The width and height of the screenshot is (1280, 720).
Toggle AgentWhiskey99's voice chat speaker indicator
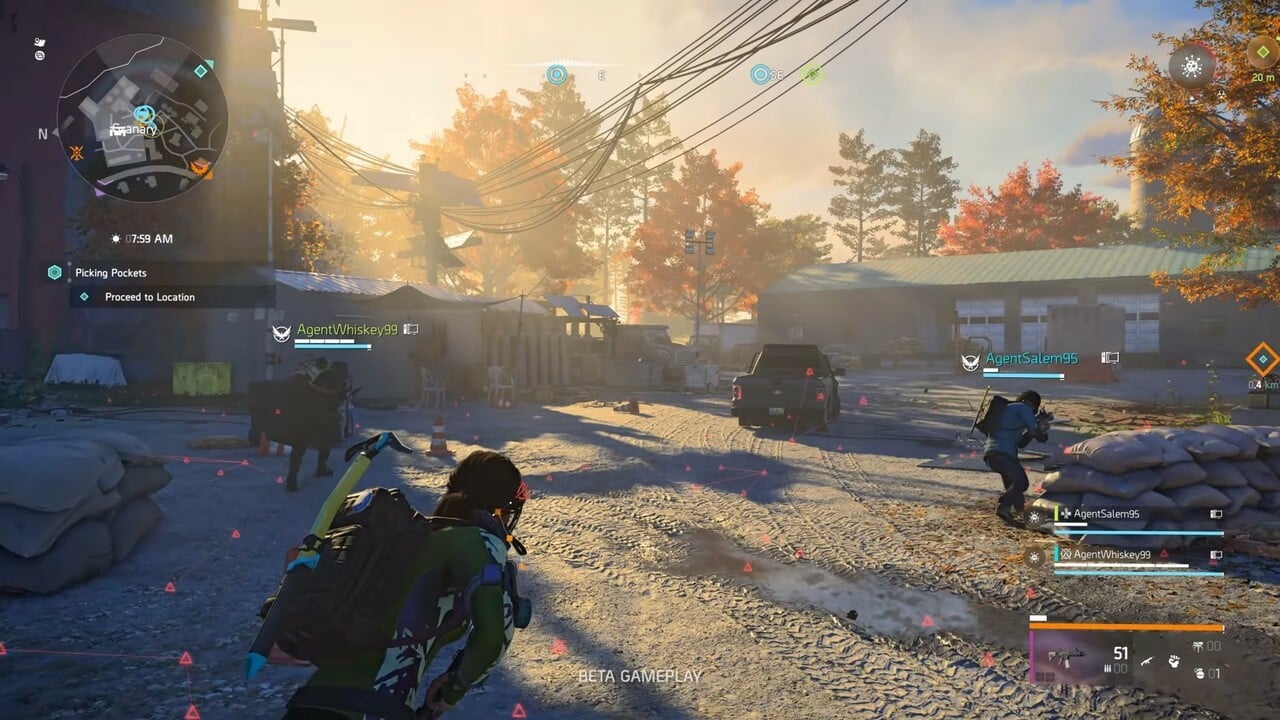(x=1217, y=555)
